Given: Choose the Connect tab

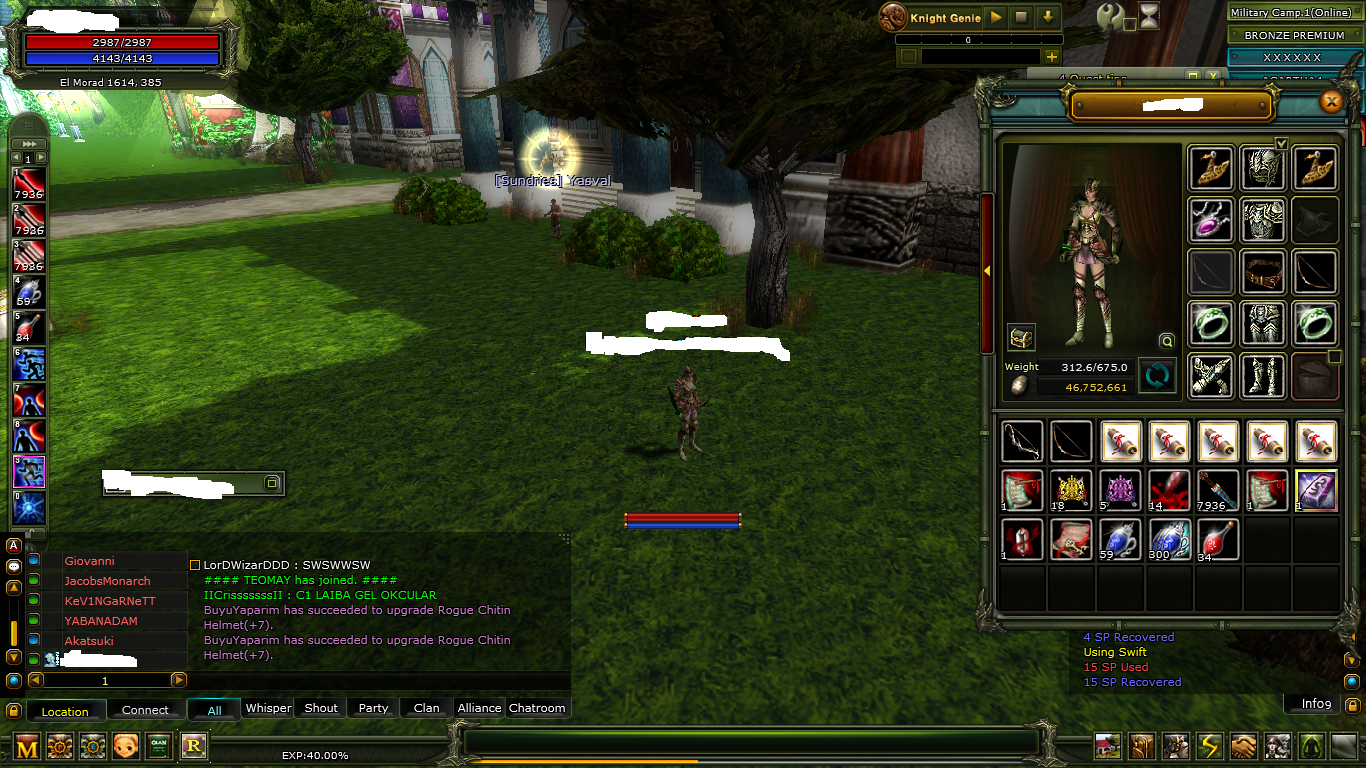Looking at the screenshot, I should [x=145, y=710].
